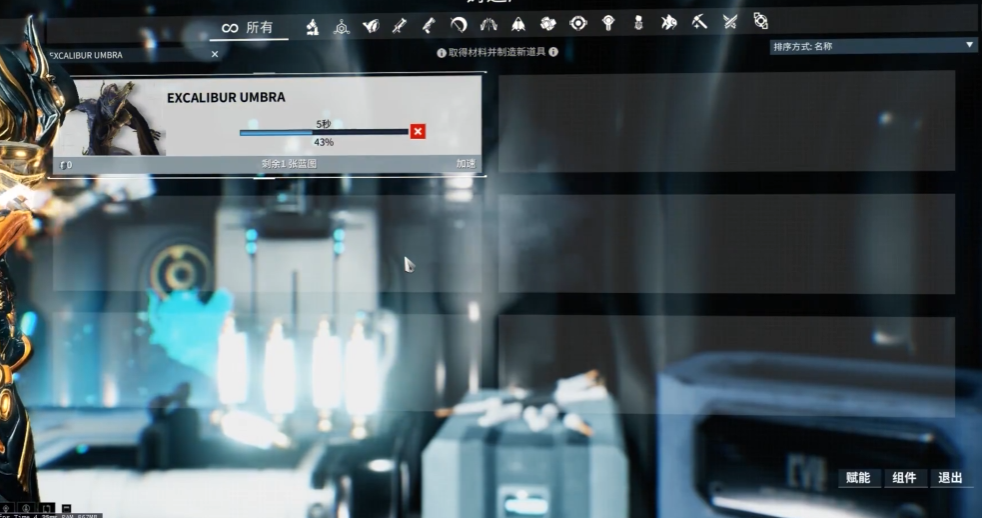This screenshot has height=518, width=982.
Task: Switch to the circular target category tab
Action: click(x=578, y=23)
